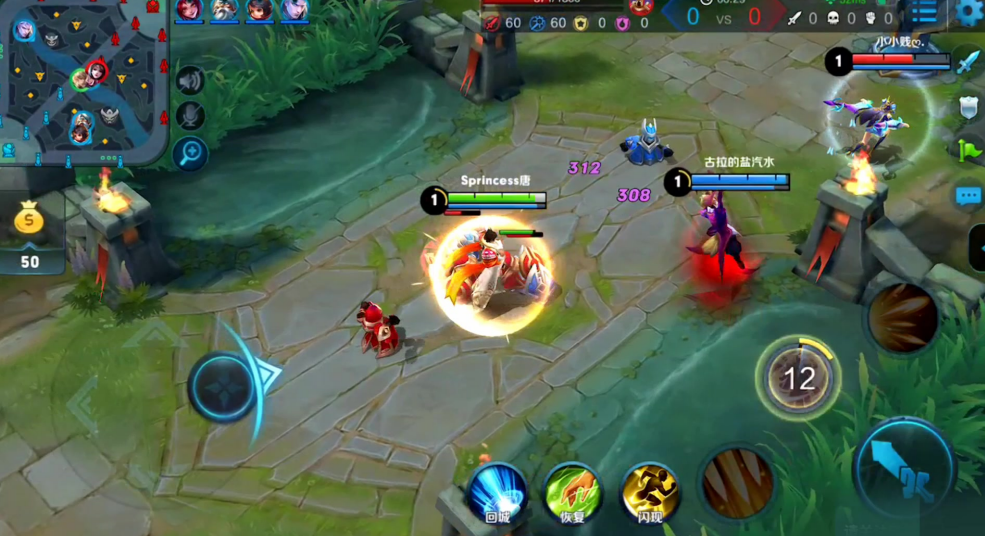
Task: Use the 恢复 heal skill
Action: coord(573,492)
